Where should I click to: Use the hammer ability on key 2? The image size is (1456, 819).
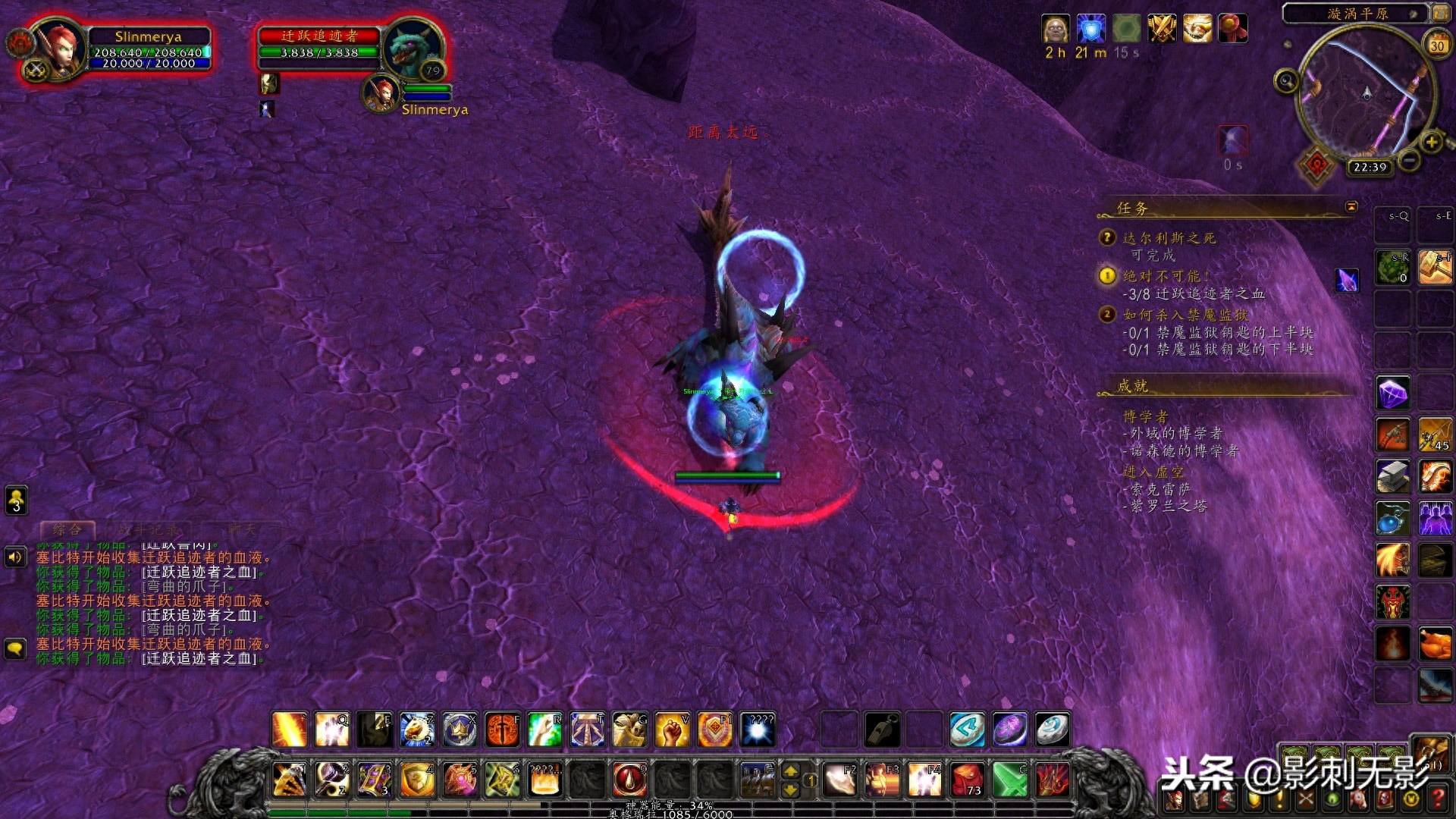(332, 780)
